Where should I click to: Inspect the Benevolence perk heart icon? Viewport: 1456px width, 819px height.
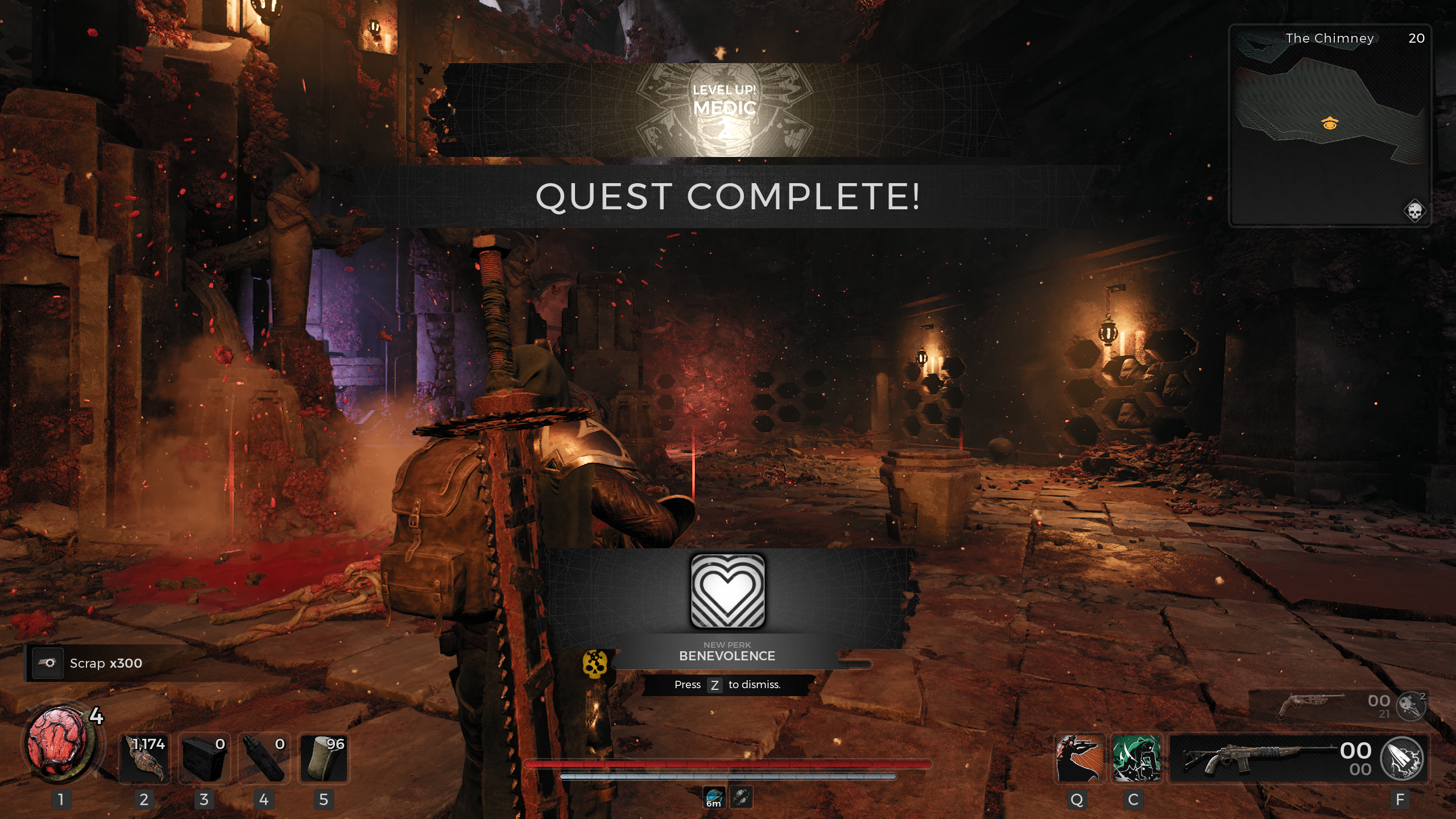(727, 591)
